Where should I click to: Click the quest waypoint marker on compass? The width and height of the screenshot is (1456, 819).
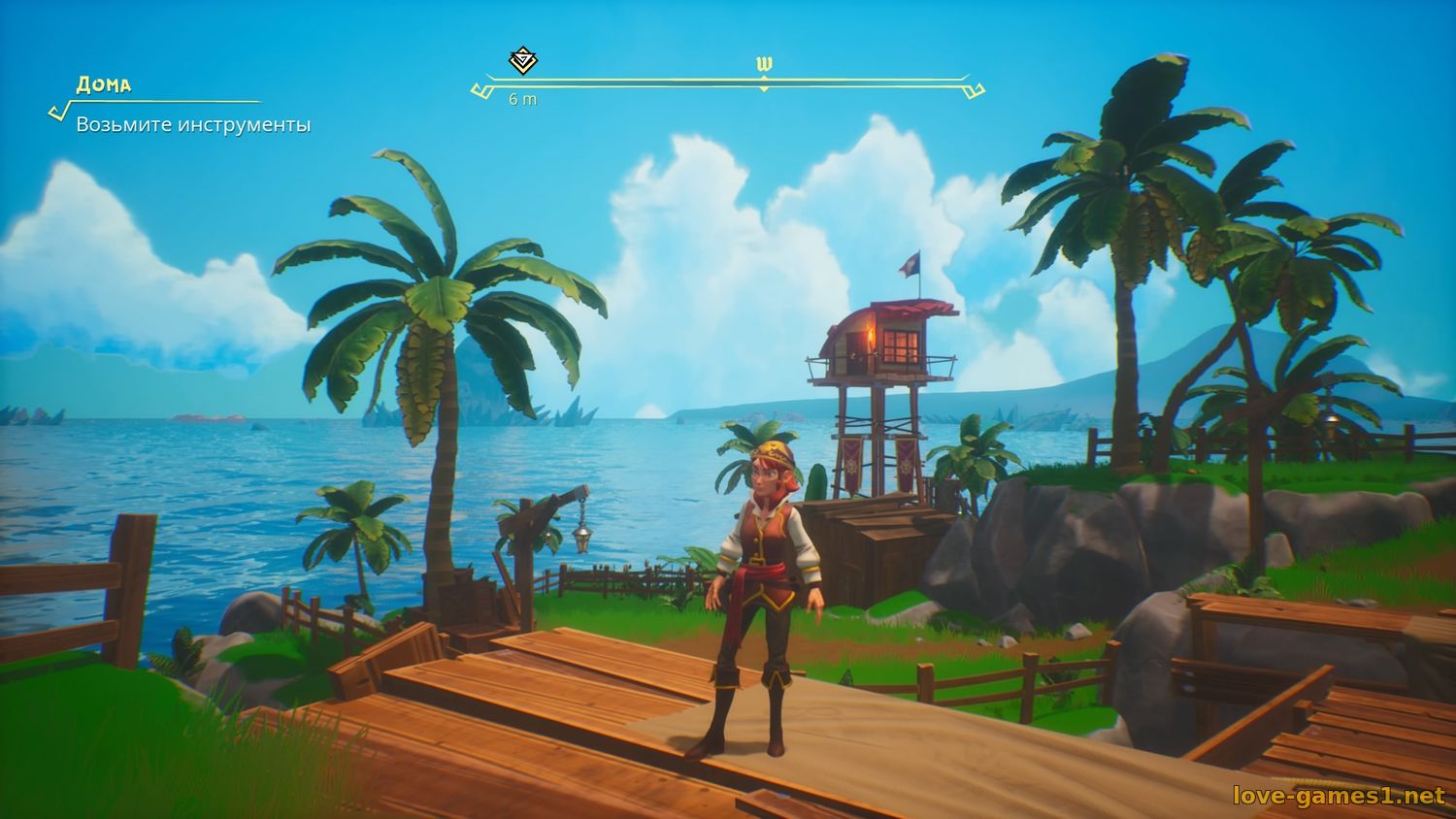523,61
